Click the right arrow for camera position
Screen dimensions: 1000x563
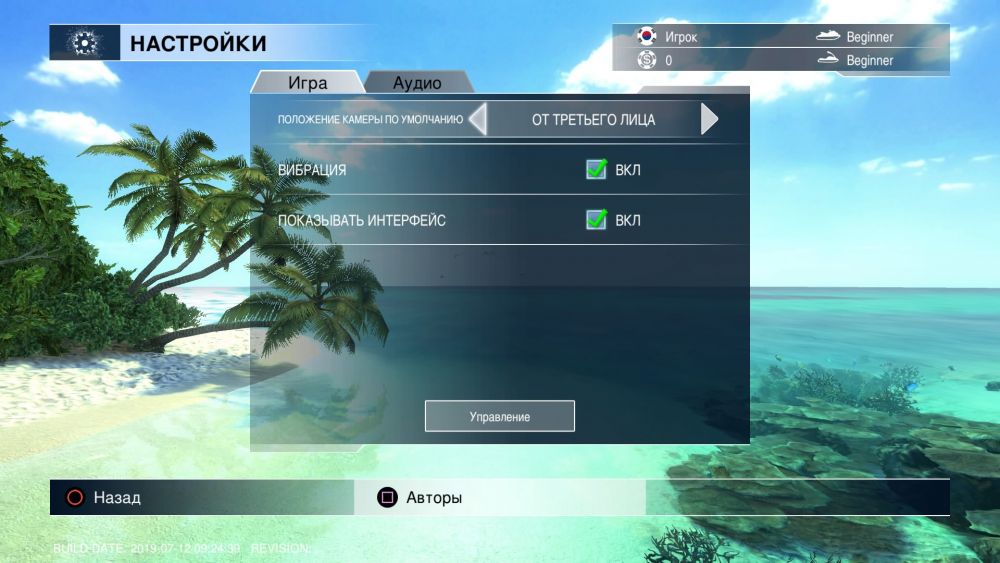pos(709,120)
